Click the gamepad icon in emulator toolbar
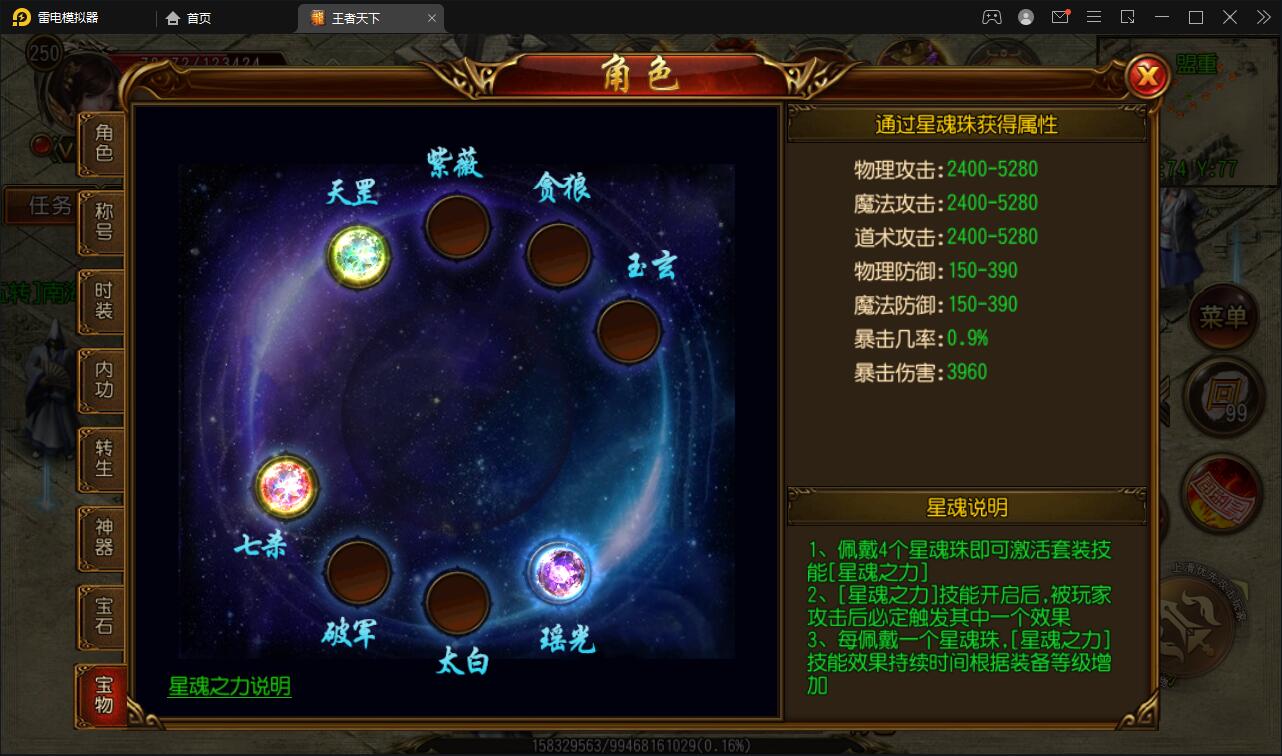Image resolution: width=1282 pixels, height=756 pixels. tap(992, 17)
